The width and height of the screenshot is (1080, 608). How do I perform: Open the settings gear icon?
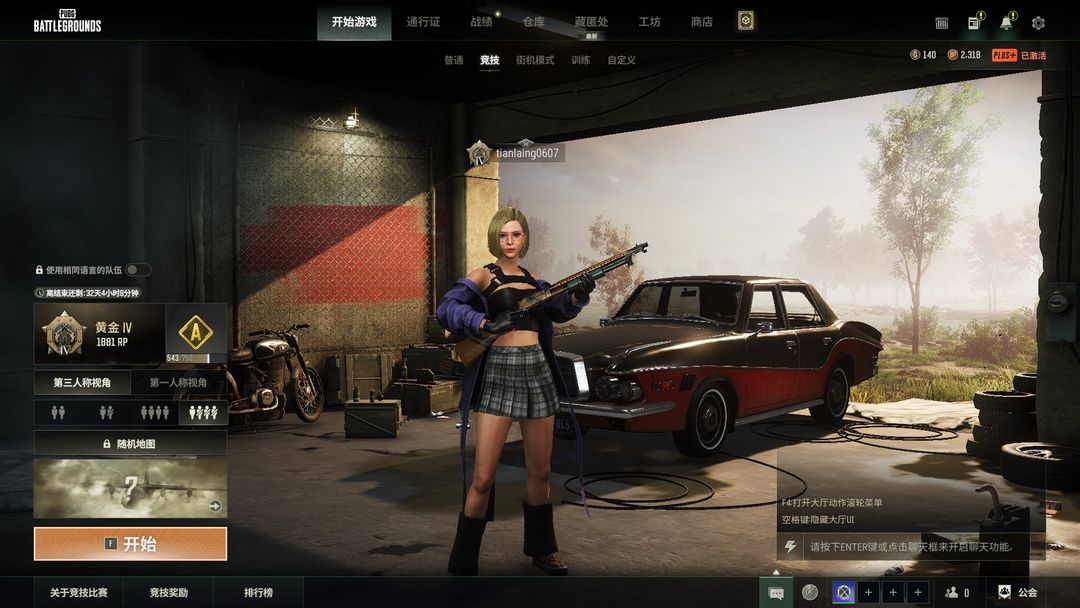1038,23
